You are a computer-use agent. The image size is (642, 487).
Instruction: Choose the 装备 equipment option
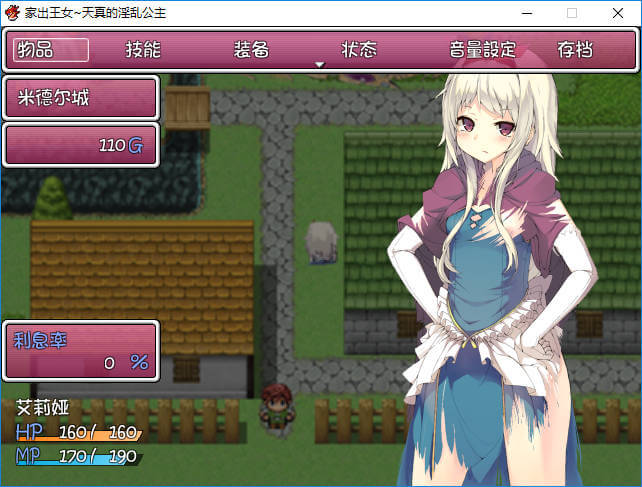tap(251, 50)
